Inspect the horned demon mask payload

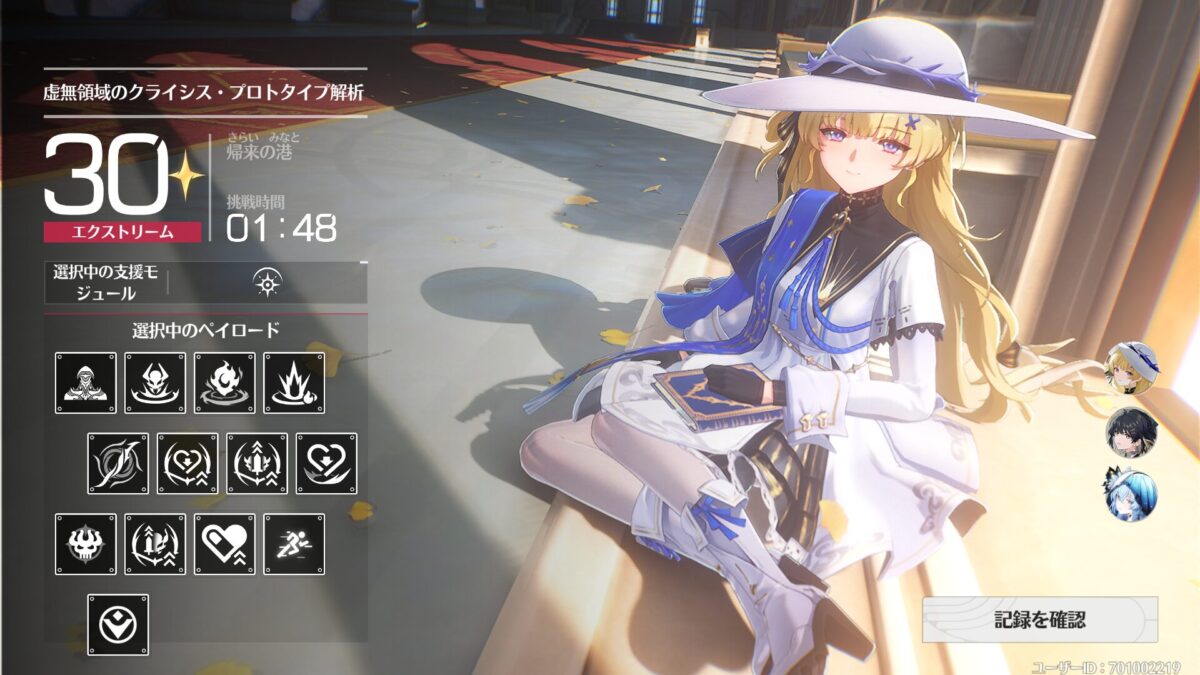(x=155, y=383)
